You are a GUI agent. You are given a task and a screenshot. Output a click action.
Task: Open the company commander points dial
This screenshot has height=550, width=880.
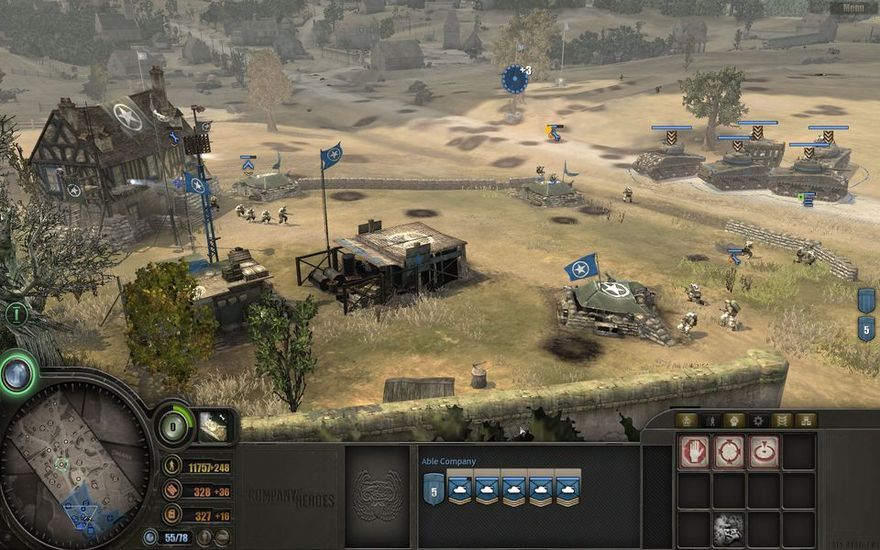pyautogui.click(x=175, y=427)
